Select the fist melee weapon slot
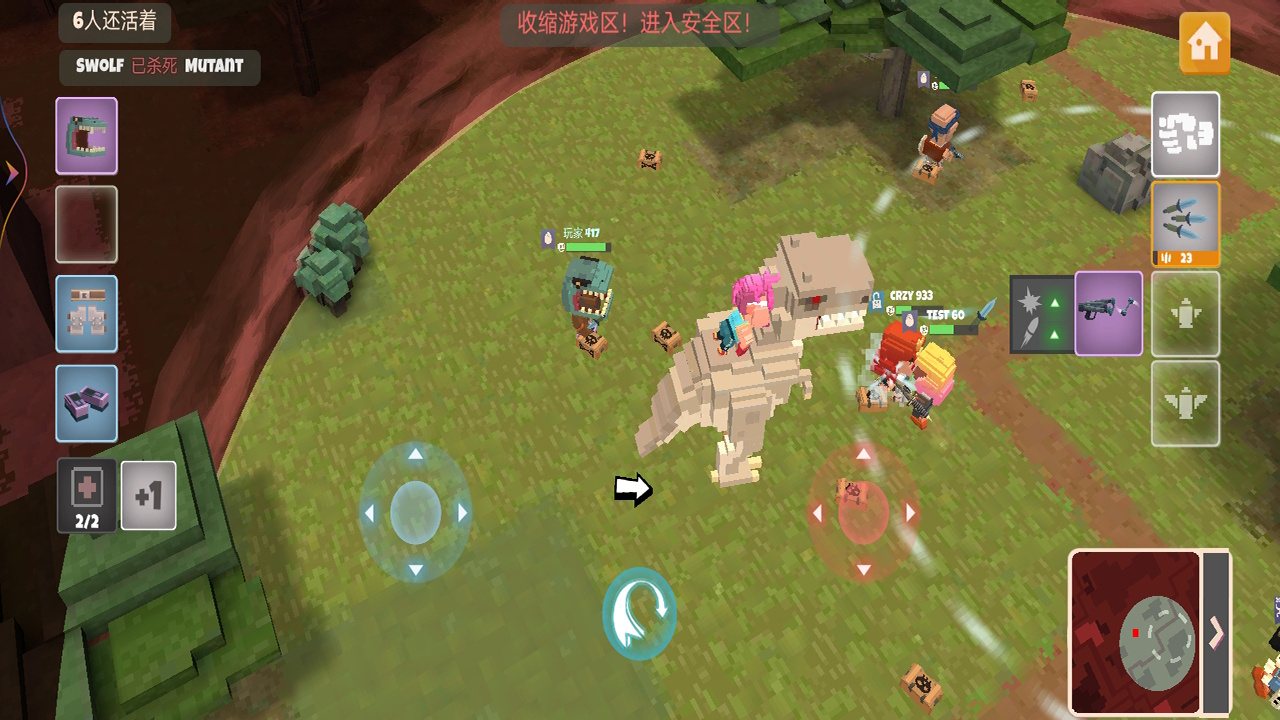This screenshot has height=720, width=1280. point(1185,134)
